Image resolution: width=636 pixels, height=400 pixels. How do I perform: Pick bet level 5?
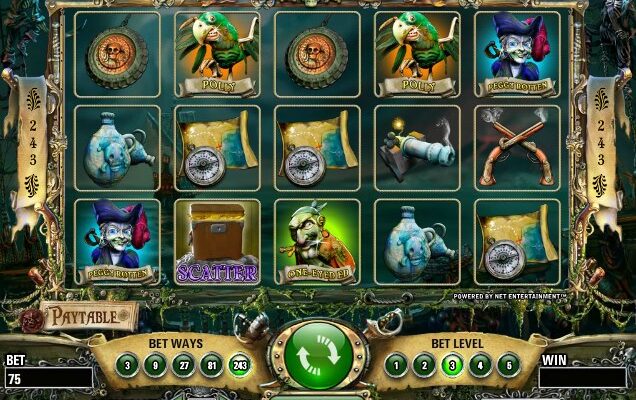(x=508, y=365)
